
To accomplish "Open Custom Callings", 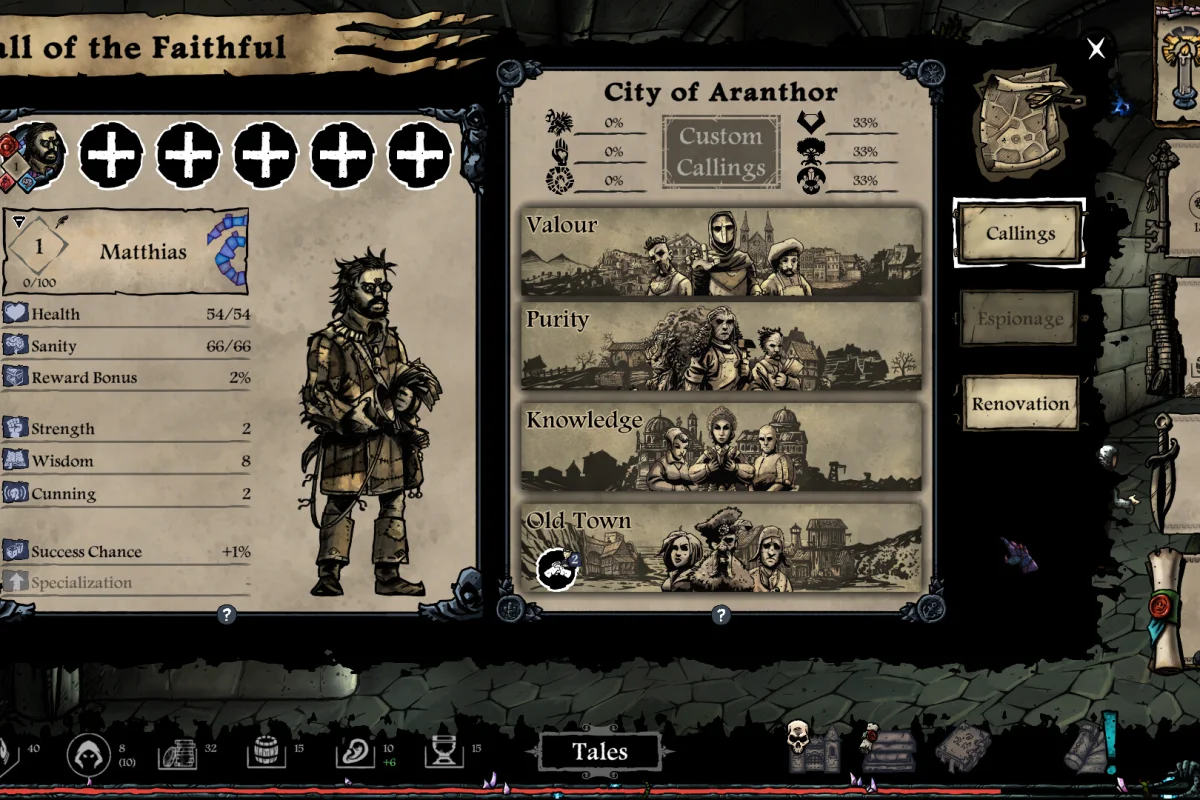I will 720,151.
